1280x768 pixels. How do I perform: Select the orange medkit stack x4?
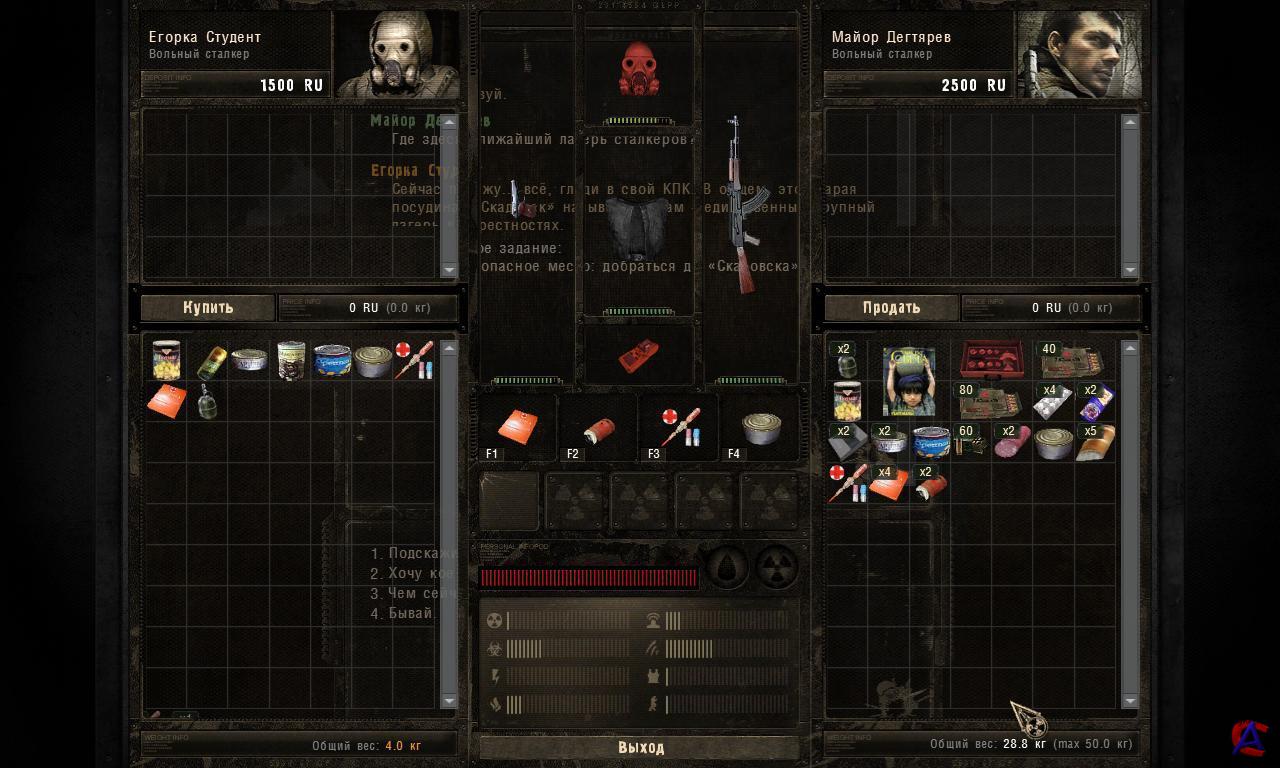coord(888,483)
